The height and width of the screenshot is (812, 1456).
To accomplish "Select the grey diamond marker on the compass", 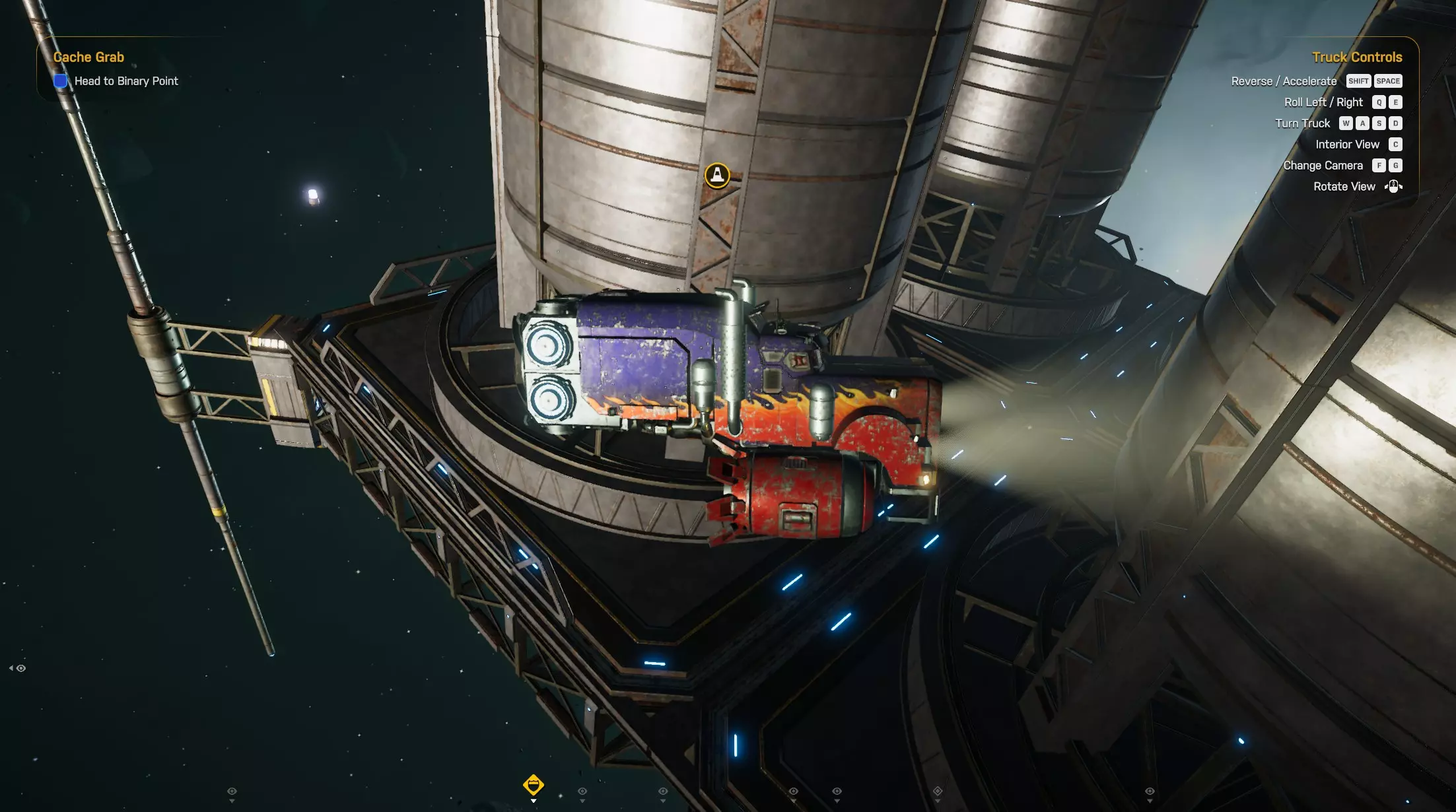I will [x=937, y=791].
